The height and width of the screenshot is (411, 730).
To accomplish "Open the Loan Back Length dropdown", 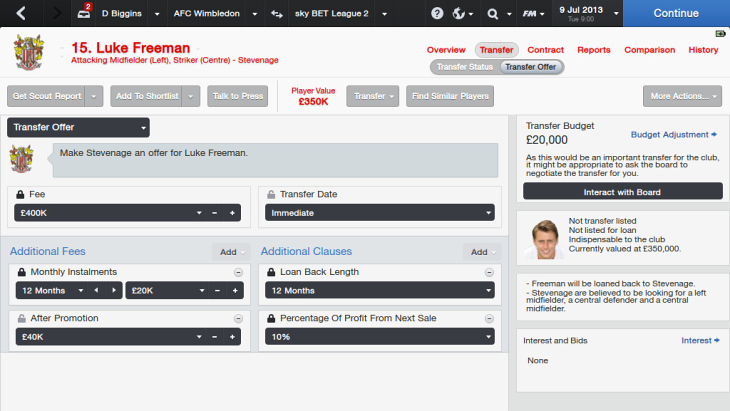I will point(380,291).
